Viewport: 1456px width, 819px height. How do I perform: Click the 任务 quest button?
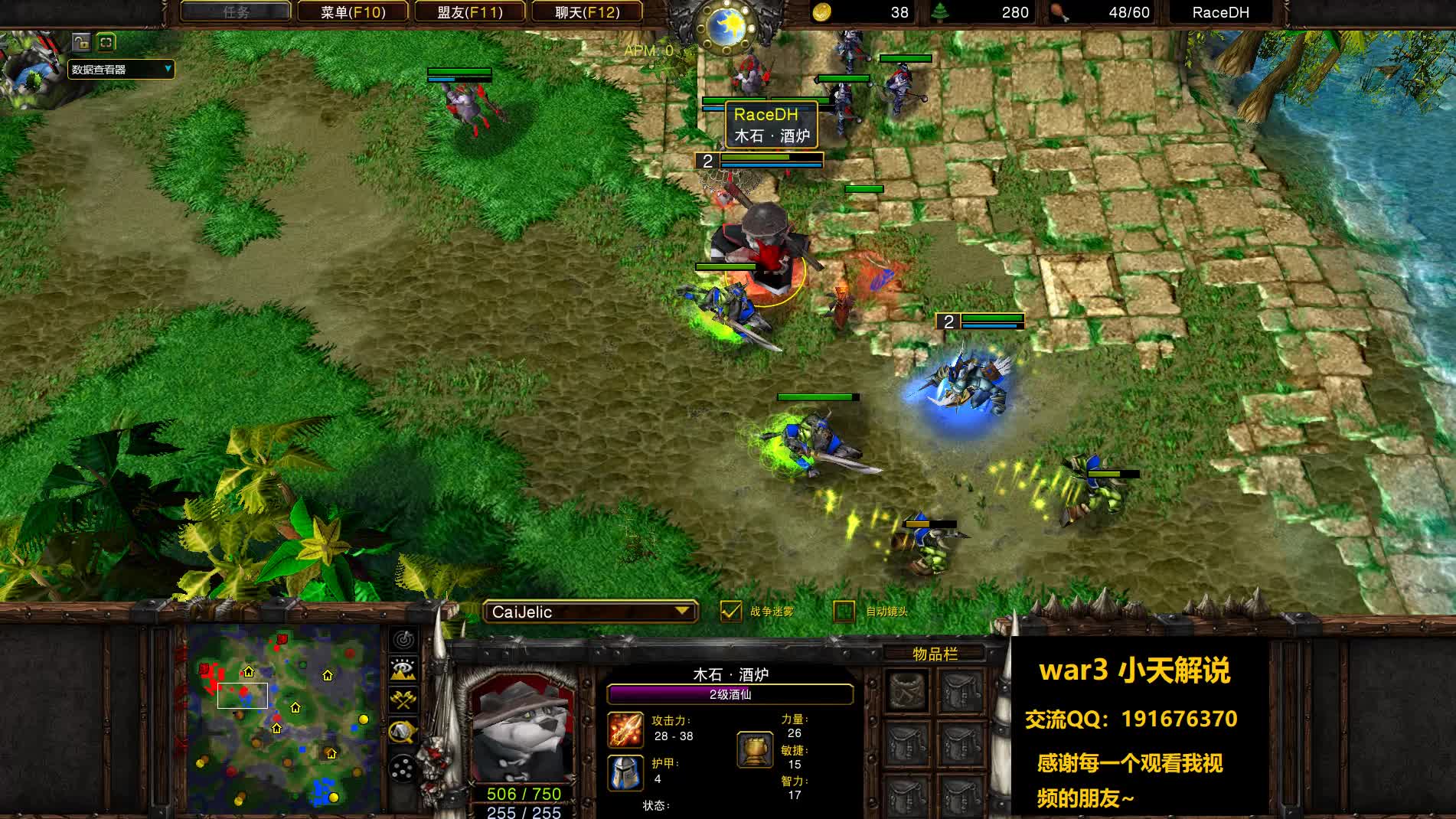235,11
